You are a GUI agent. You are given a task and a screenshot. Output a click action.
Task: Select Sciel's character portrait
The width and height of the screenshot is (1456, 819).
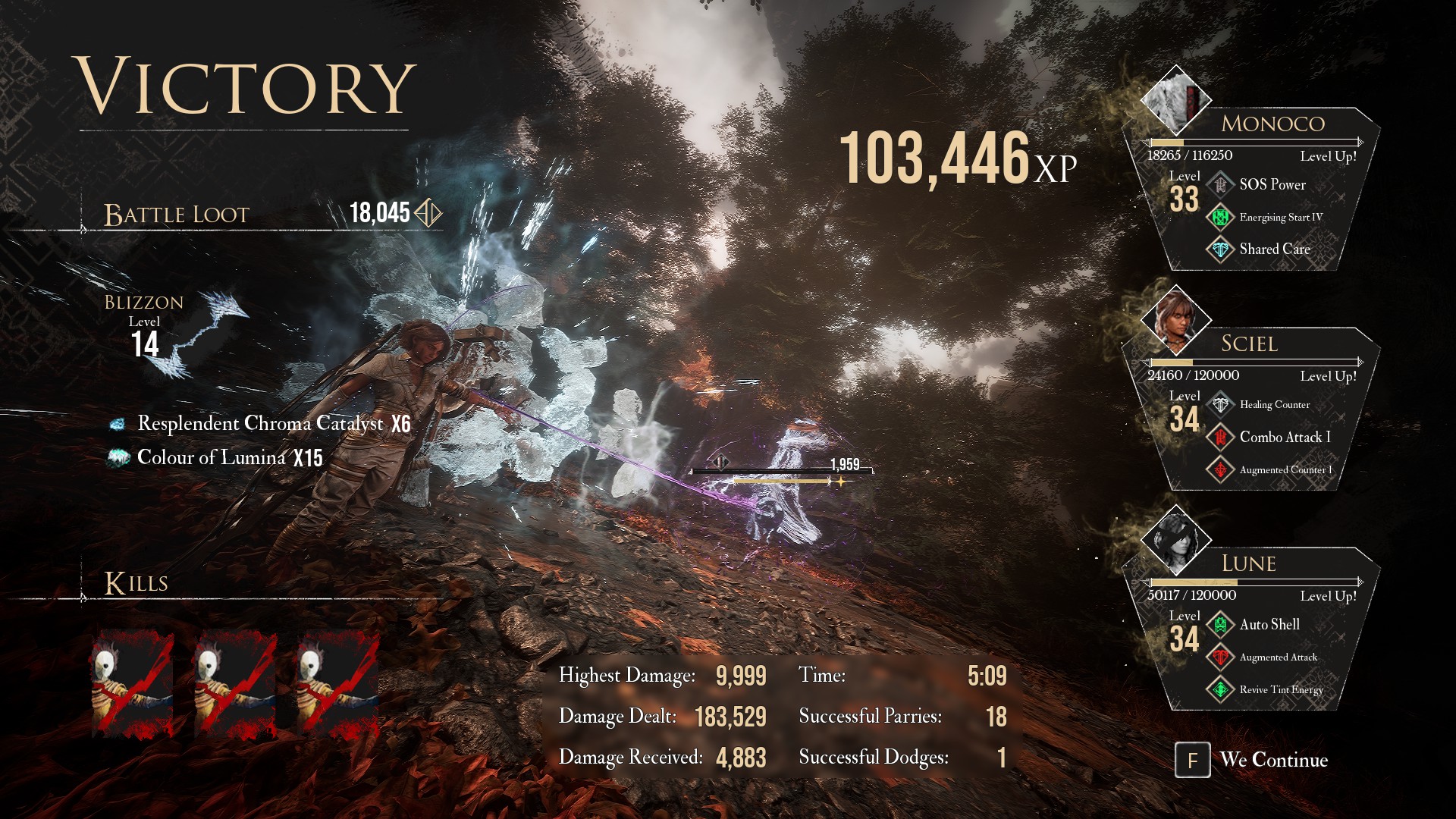1175,320
